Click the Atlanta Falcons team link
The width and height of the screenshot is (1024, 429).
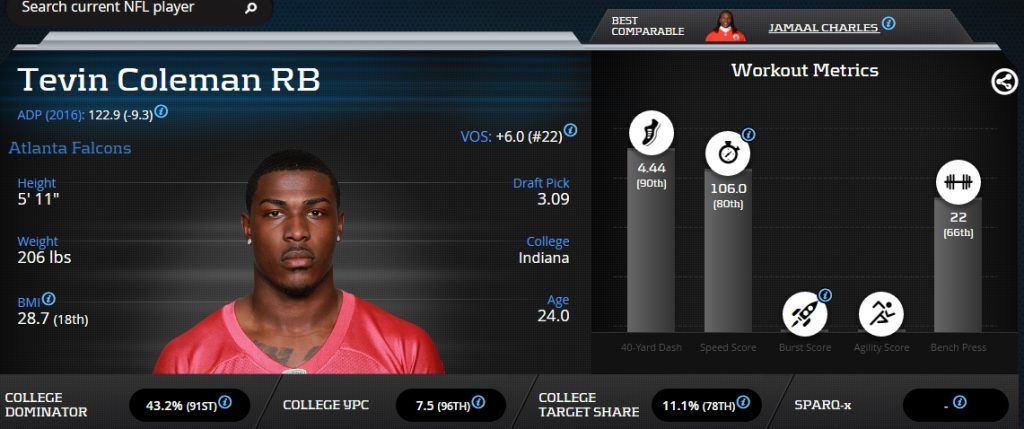[x=70, y=148]
